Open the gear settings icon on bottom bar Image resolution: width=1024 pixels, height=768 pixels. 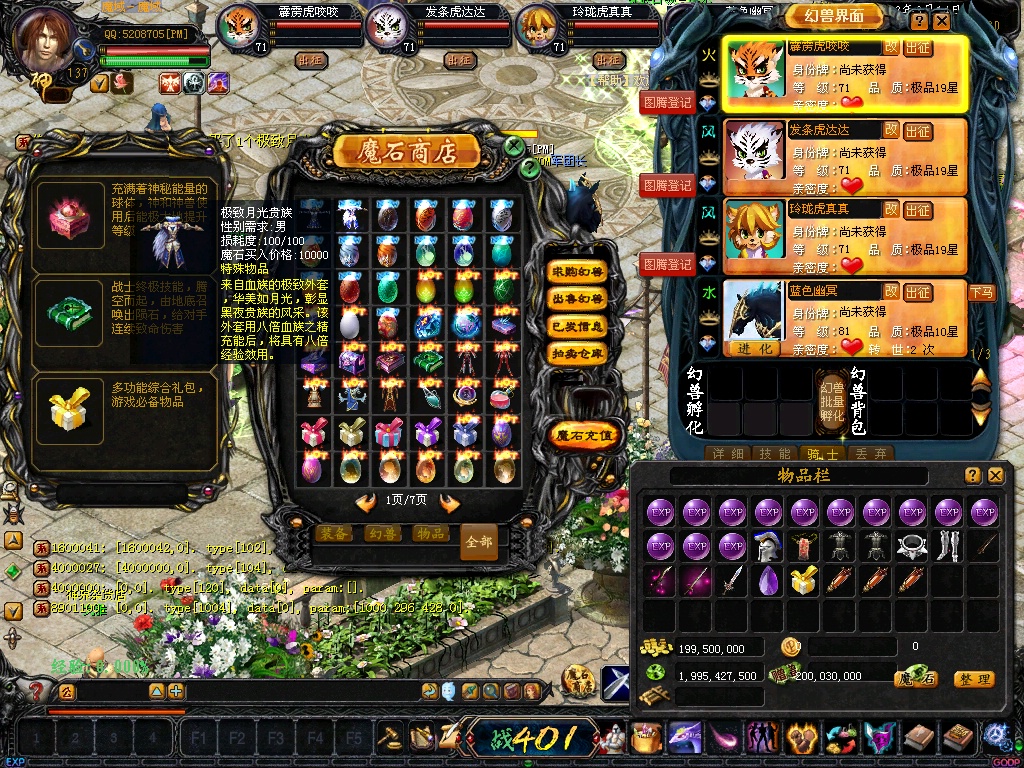pyautogui.click(x=996, y=737)
